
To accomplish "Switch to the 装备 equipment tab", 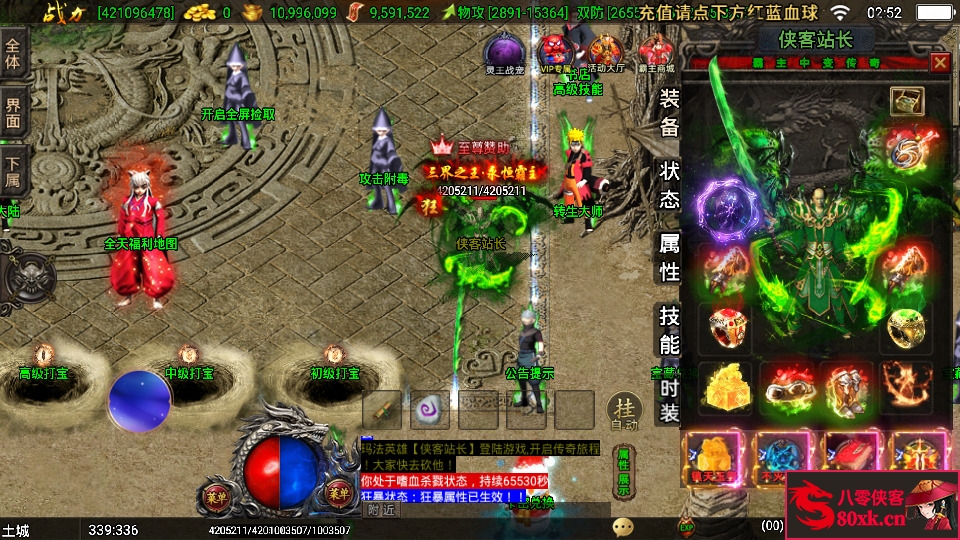I will (669, 112).
